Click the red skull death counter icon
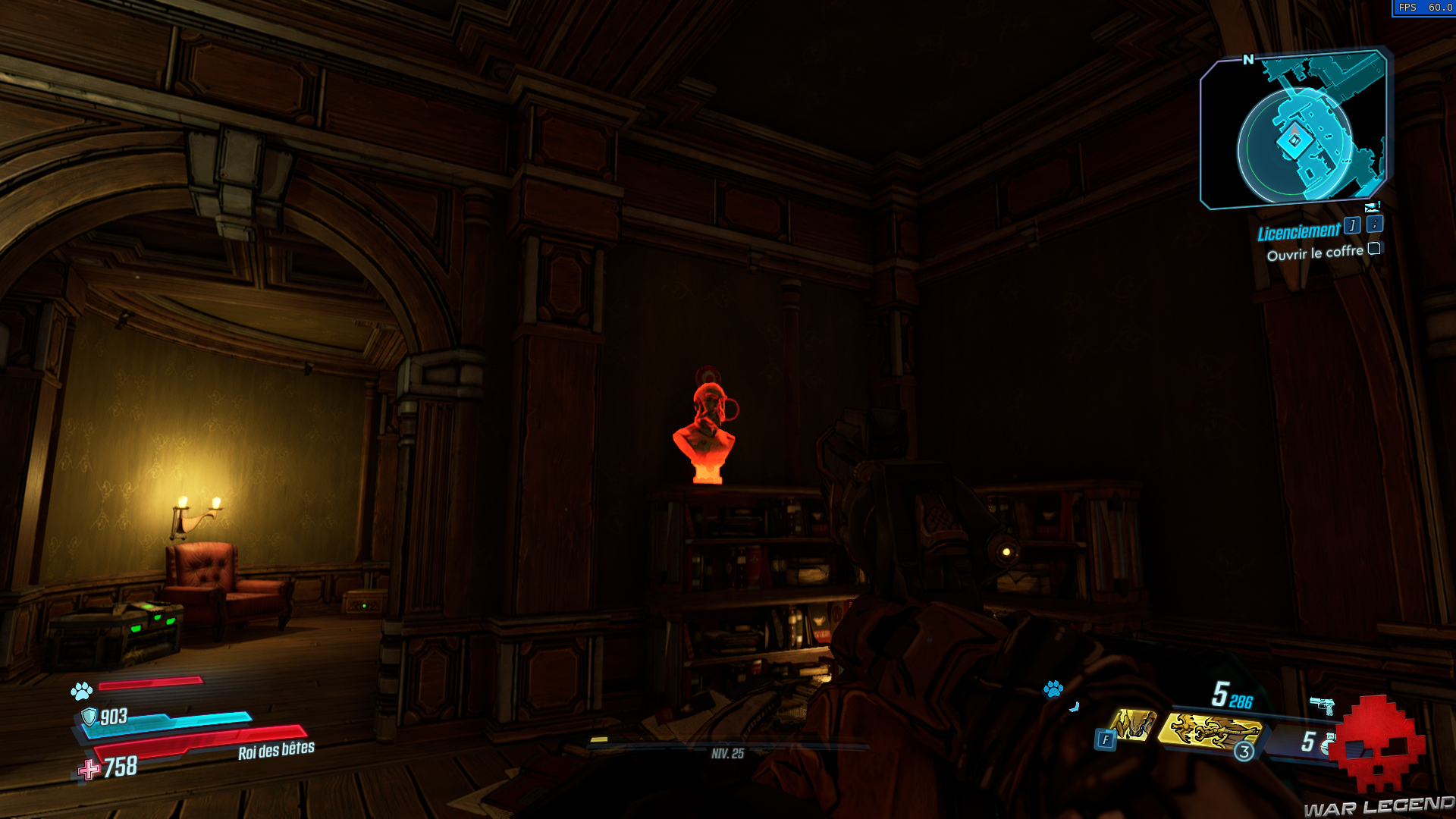 click(1376, 742)
